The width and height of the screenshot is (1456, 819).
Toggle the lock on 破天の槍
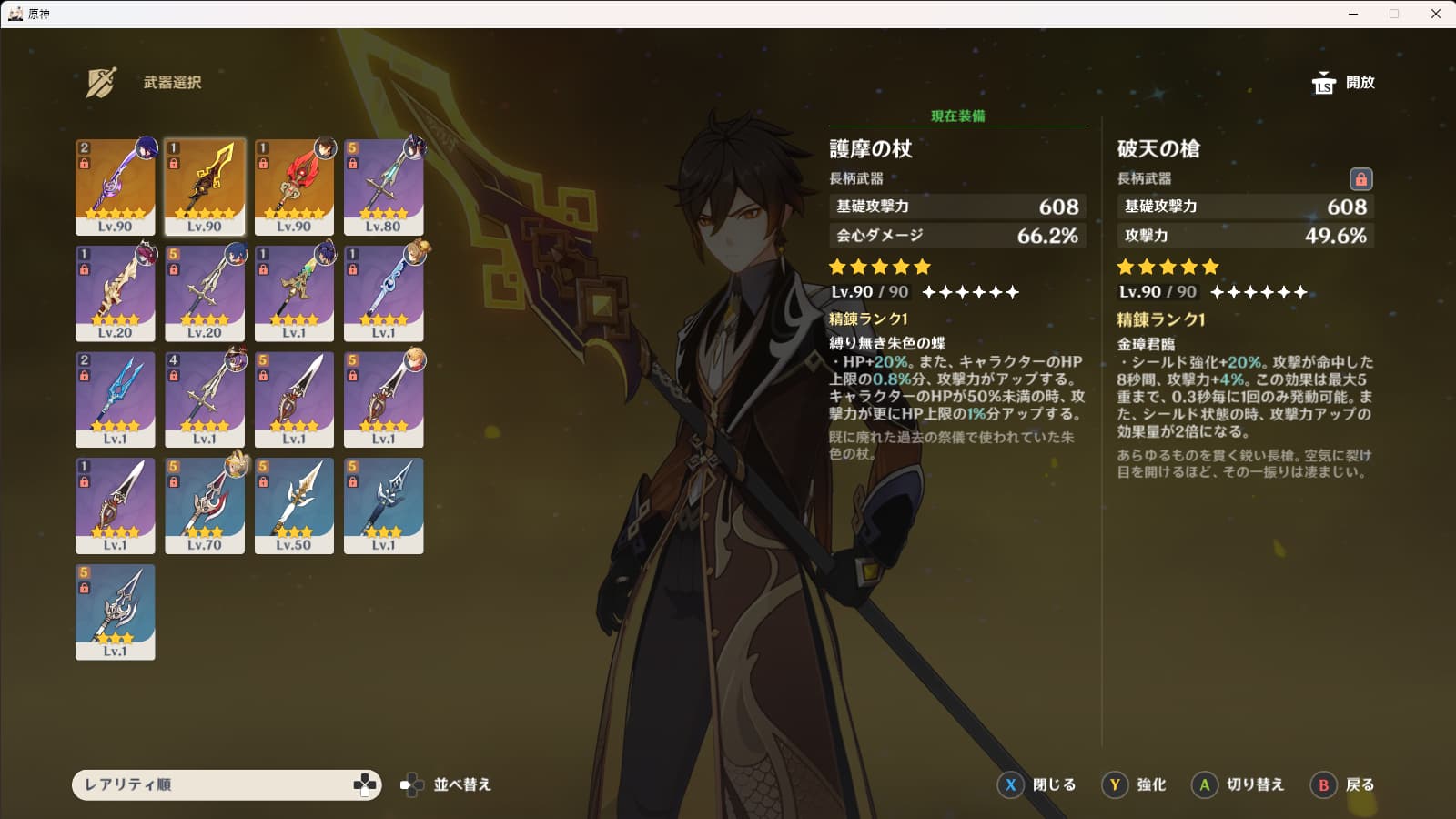coord(1360,178)
